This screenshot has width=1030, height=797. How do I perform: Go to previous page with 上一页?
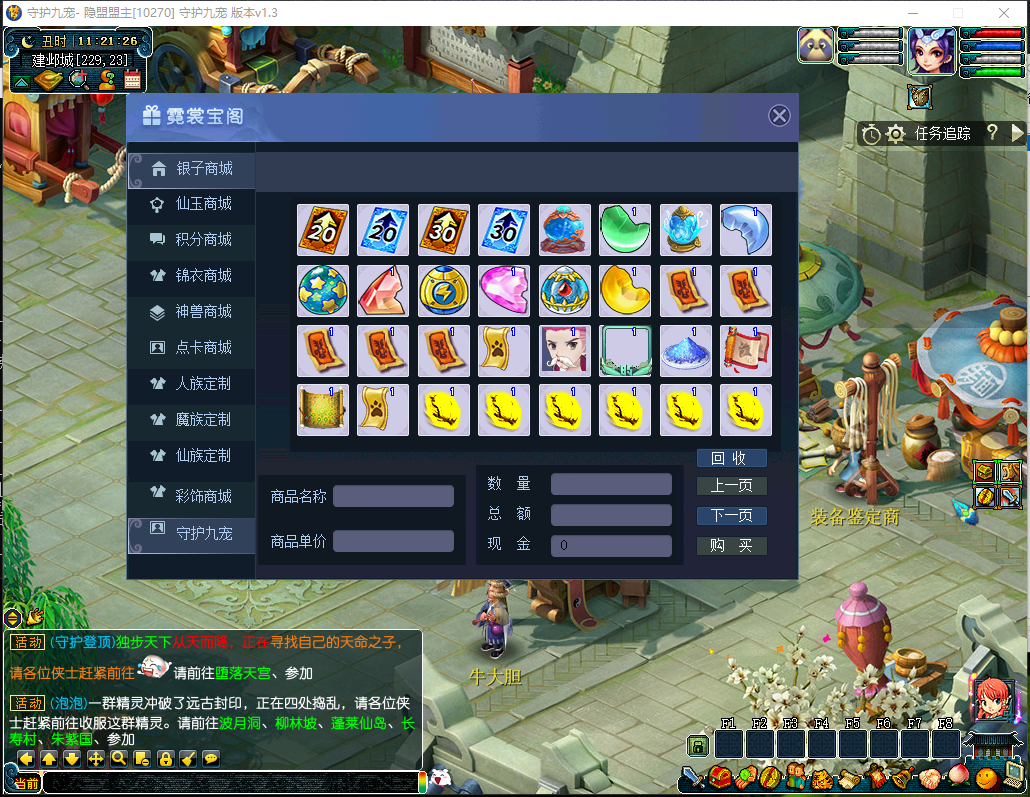(731, 487)
